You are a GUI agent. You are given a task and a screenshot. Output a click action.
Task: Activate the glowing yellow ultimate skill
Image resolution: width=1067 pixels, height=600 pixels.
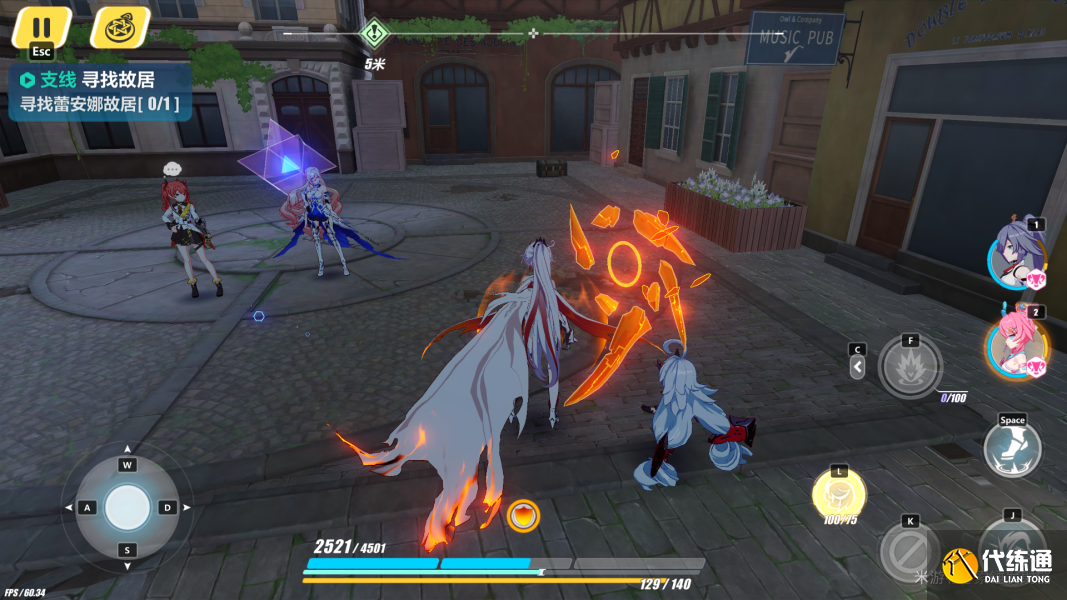pos(838,493)
